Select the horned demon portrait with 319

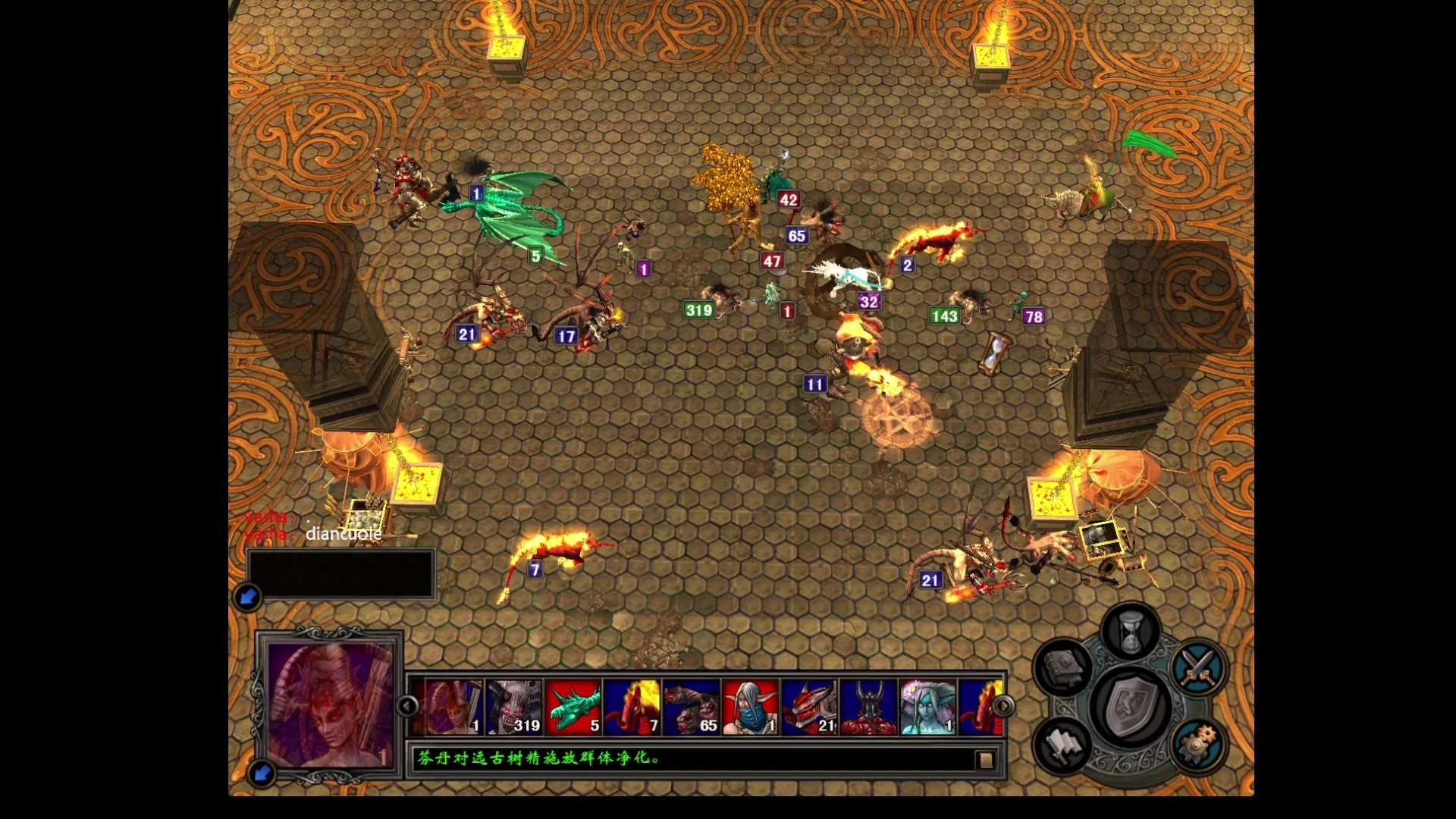[514, 707]
